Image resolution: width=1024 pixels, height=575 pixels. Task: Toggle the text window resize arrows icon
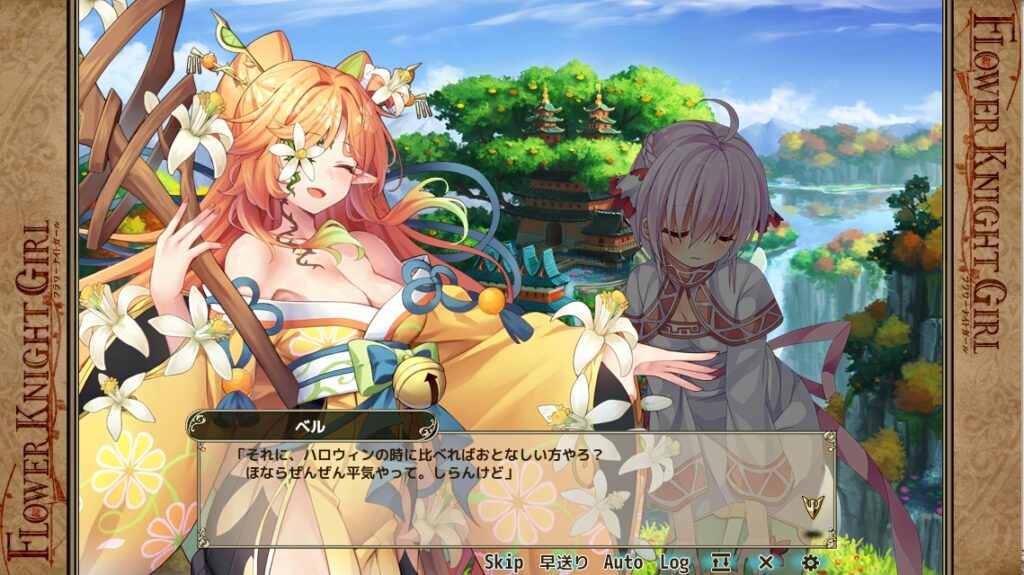721,562
